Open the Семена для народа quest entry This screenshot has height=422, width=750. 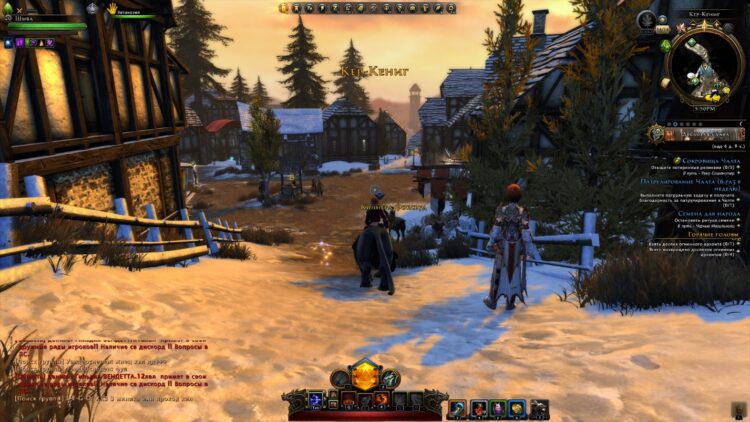click(707, 214)
